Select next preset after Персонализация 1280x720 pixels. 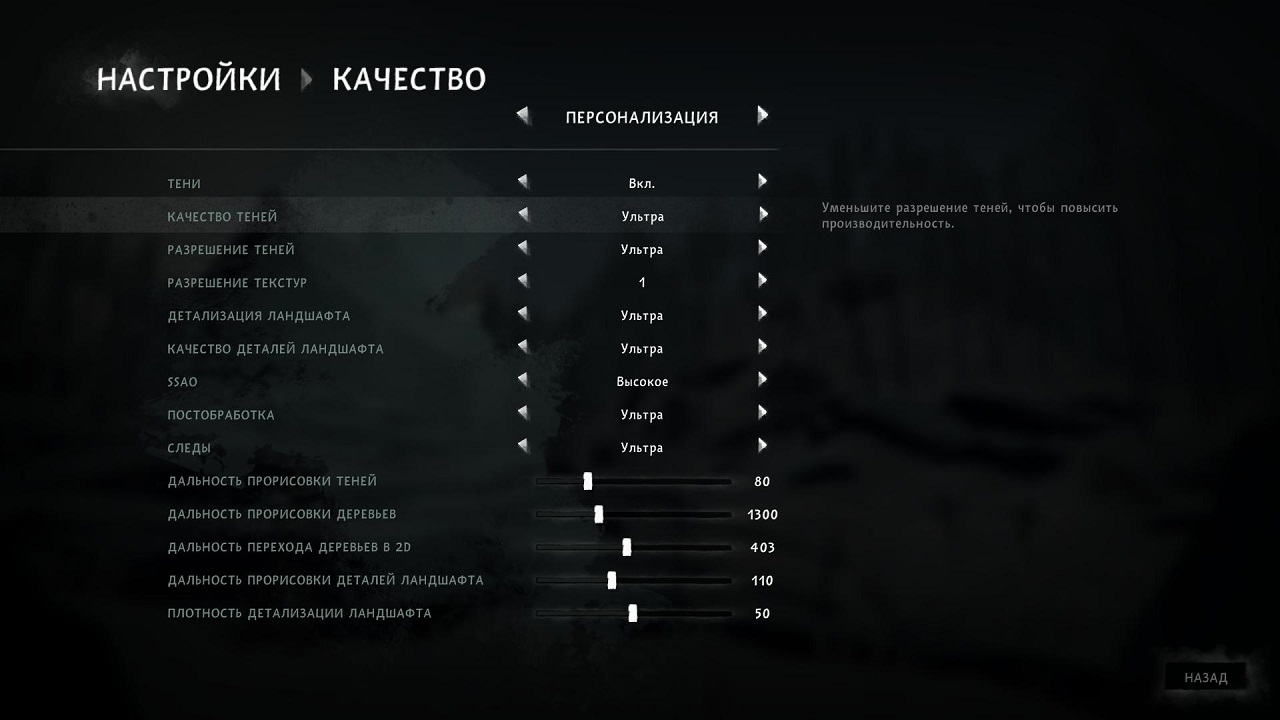pos(762,116)
